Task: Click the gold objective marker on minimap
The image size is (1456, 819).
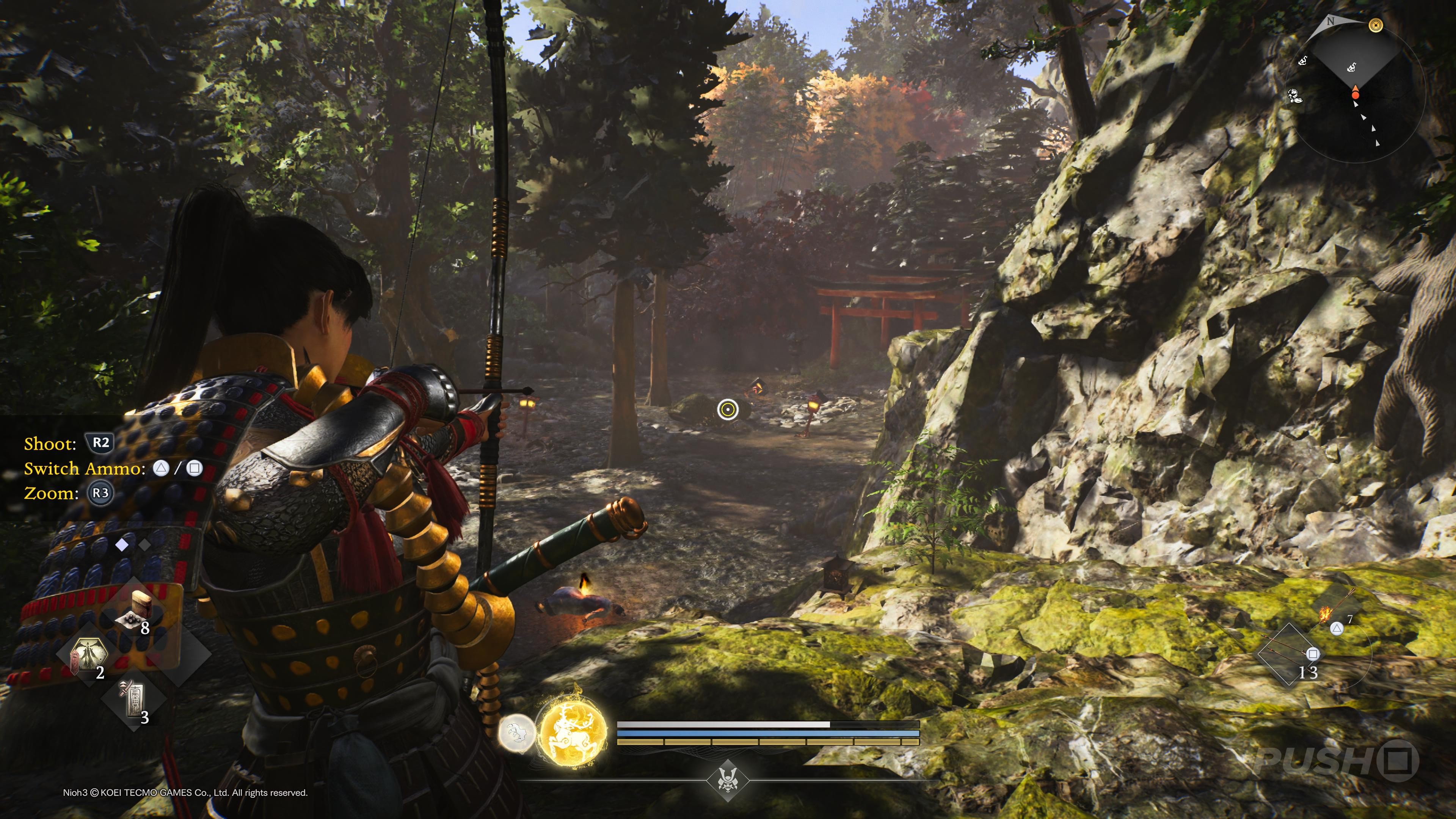Action: [1376, 25]
